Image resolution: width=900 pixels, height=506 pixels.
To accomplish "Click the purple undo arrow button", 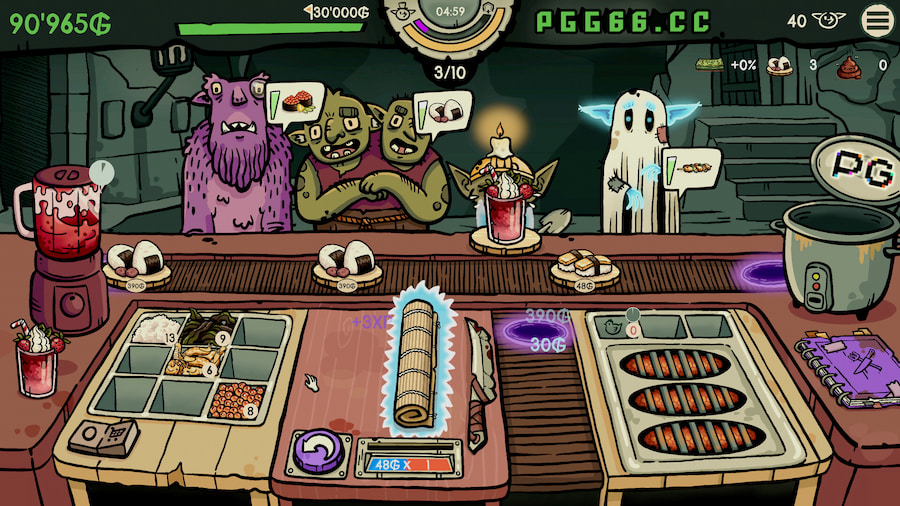I will (318, 451).
